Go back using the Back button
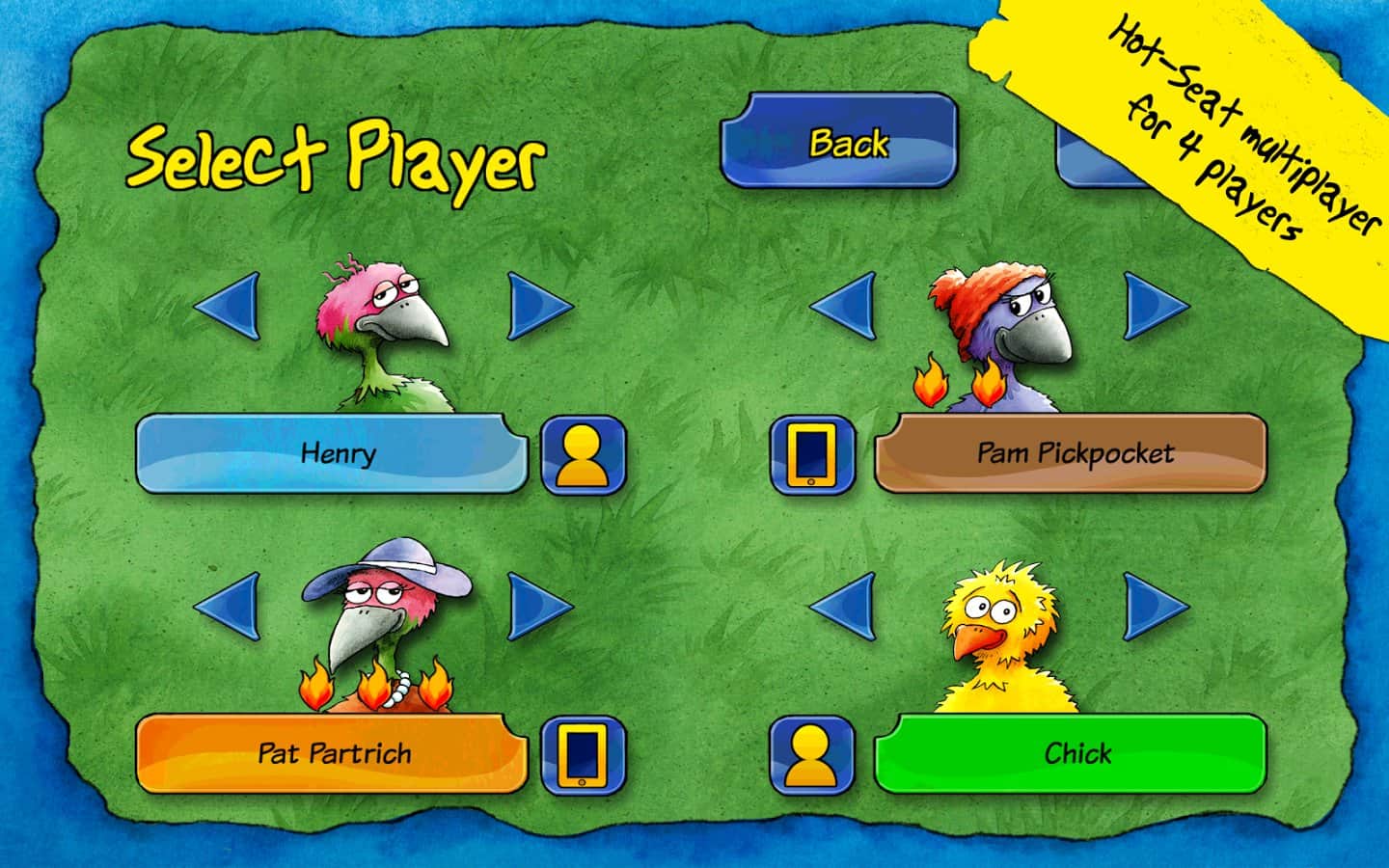The width and height of the screenshot is (1389, 868). 838,142
